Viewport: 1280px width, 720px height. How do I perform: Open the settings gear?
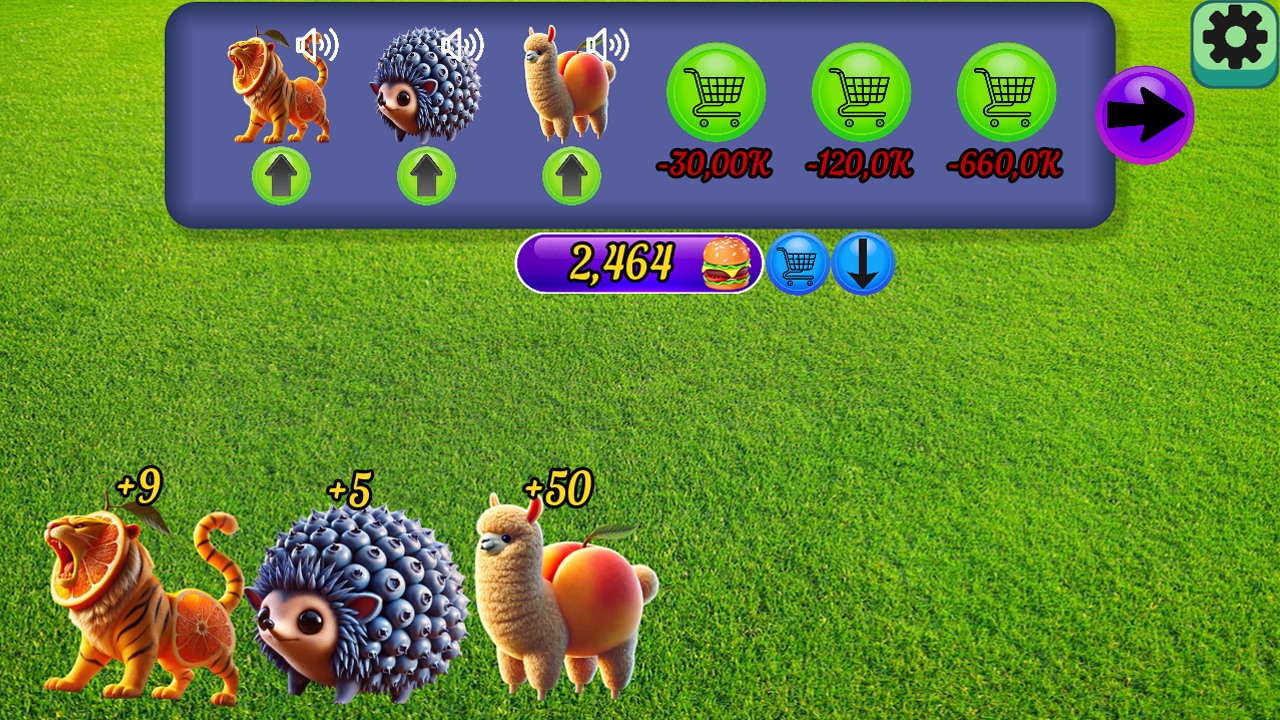tap(1234, 38)
